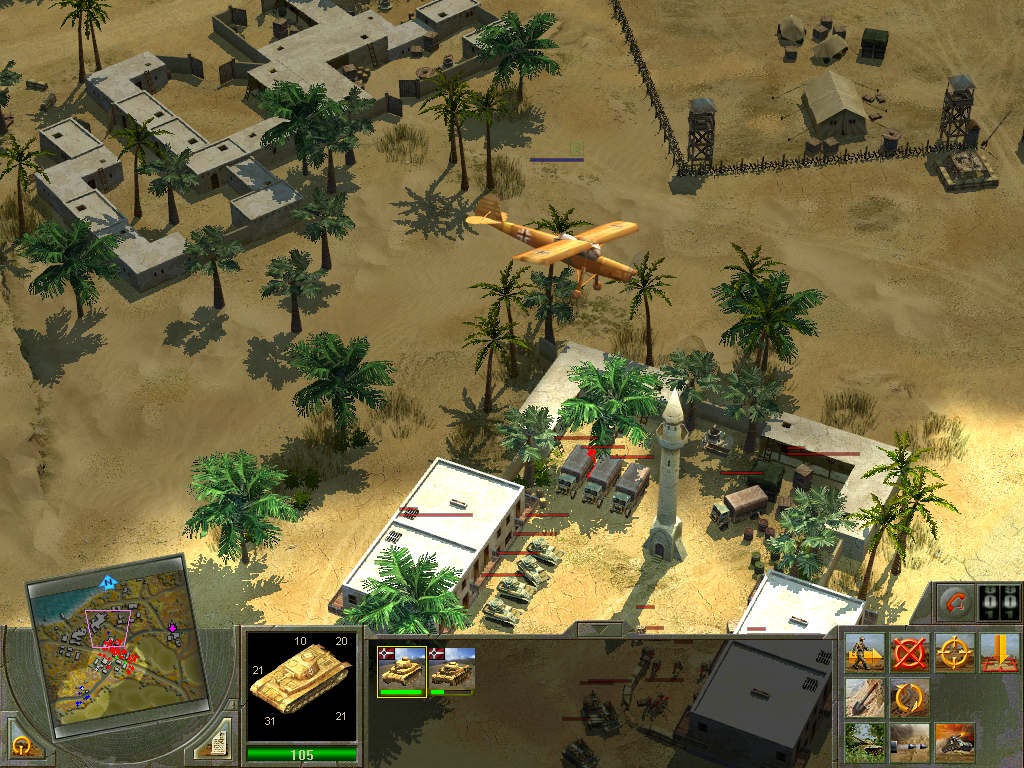Collapse the unit panel with the down arrow tab

(x=600, y=630)
